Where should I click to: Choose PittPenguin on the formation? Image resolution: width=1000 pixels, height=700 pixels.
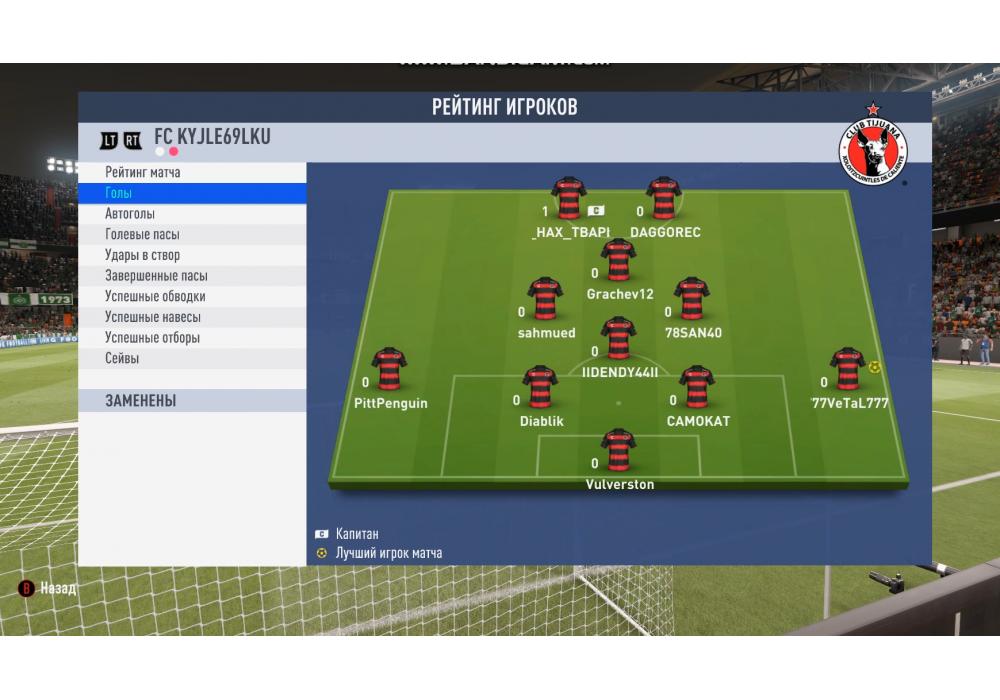point(389,369)
